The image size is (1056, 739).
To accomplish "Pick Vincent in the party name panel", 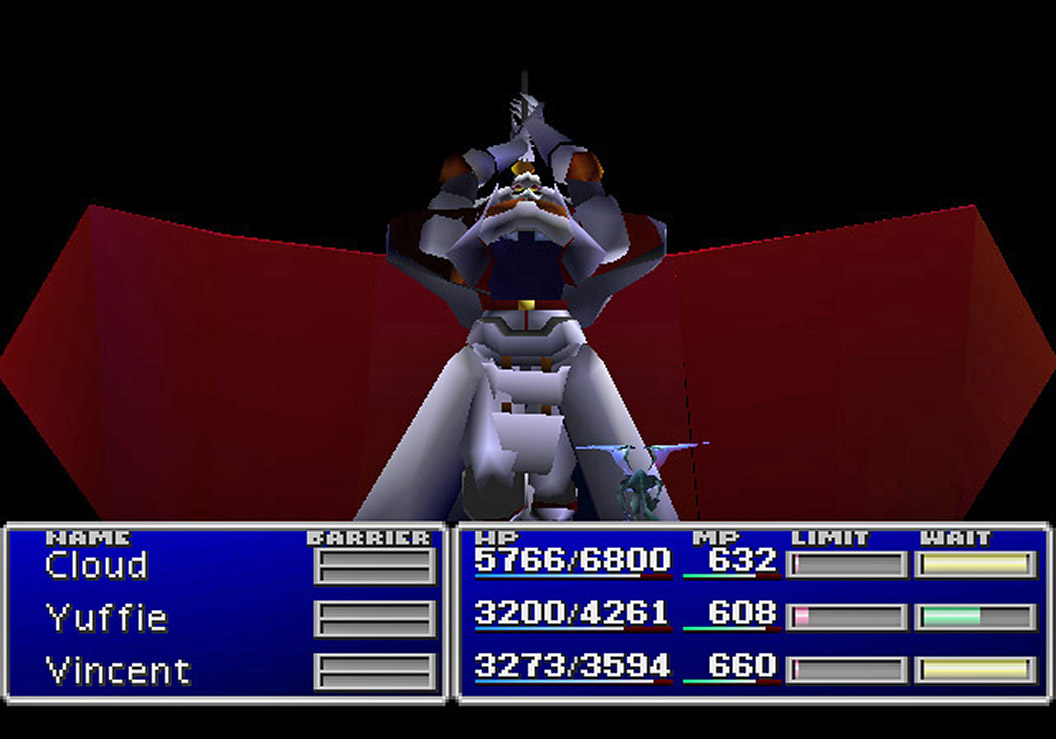I will (118, 670).
